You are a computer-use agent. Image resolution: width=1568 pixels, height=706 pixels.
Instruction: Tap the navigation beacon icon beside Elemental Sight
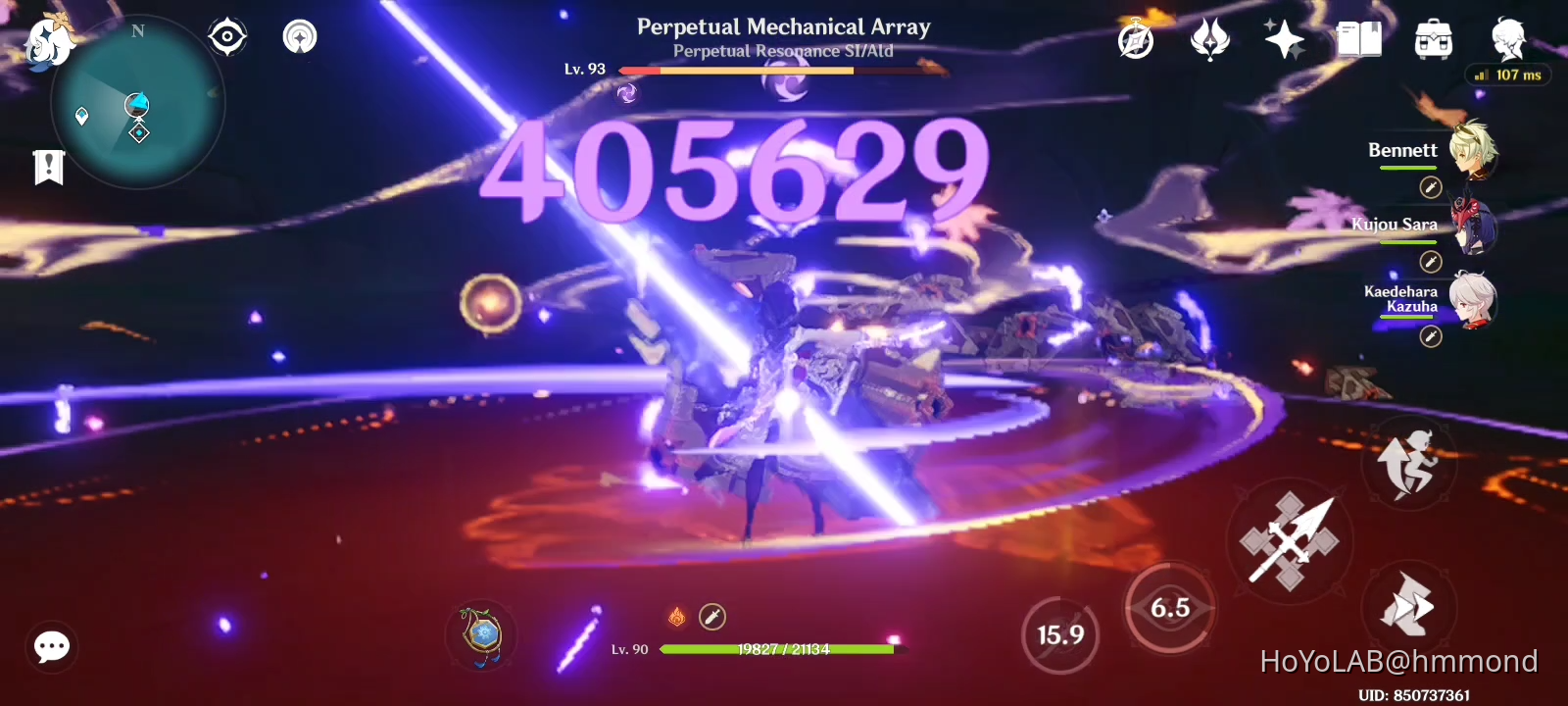299,36
